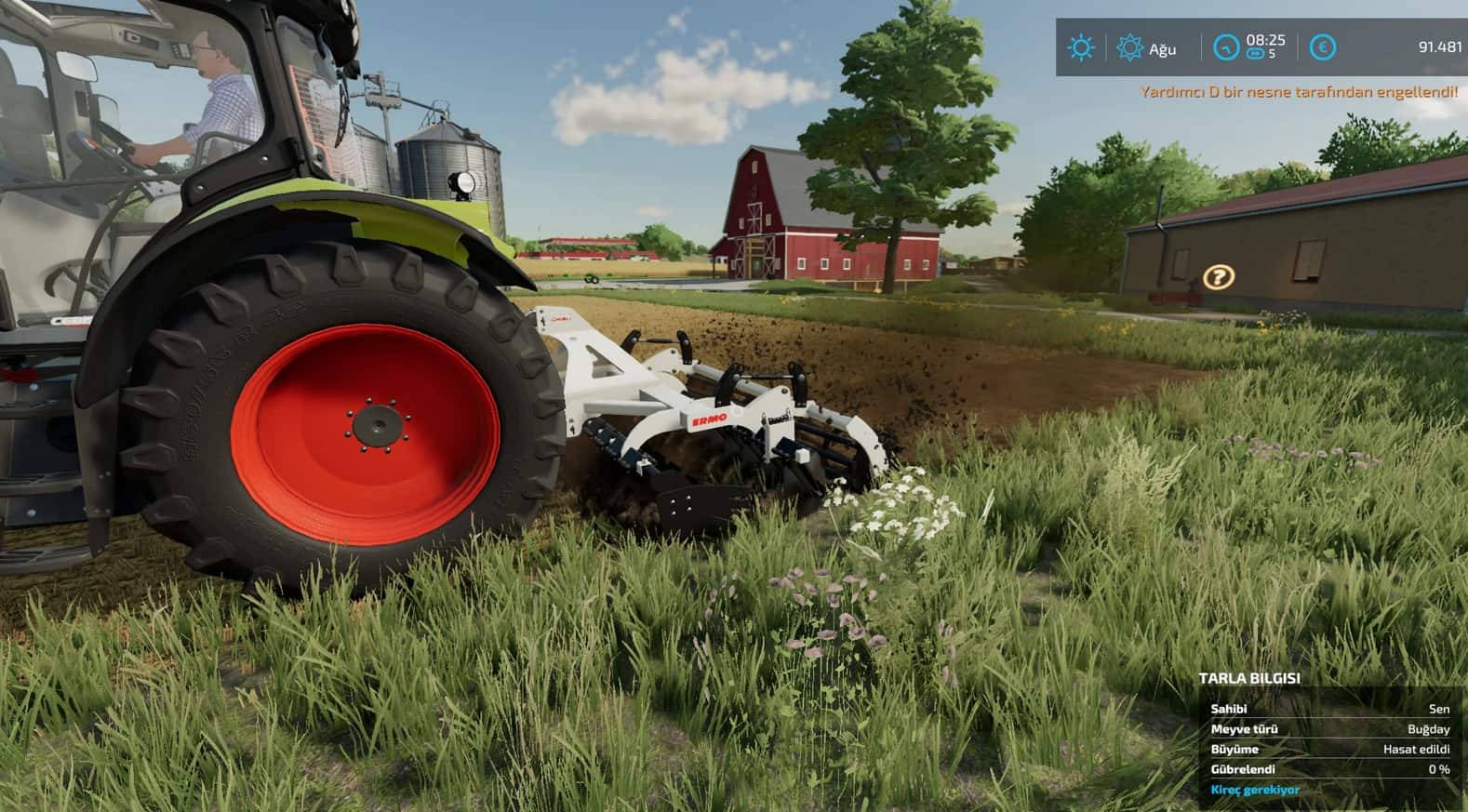Click the euro money icon
The height and width of the screenshot is (812, 1468).
(x=1322, y=47)
